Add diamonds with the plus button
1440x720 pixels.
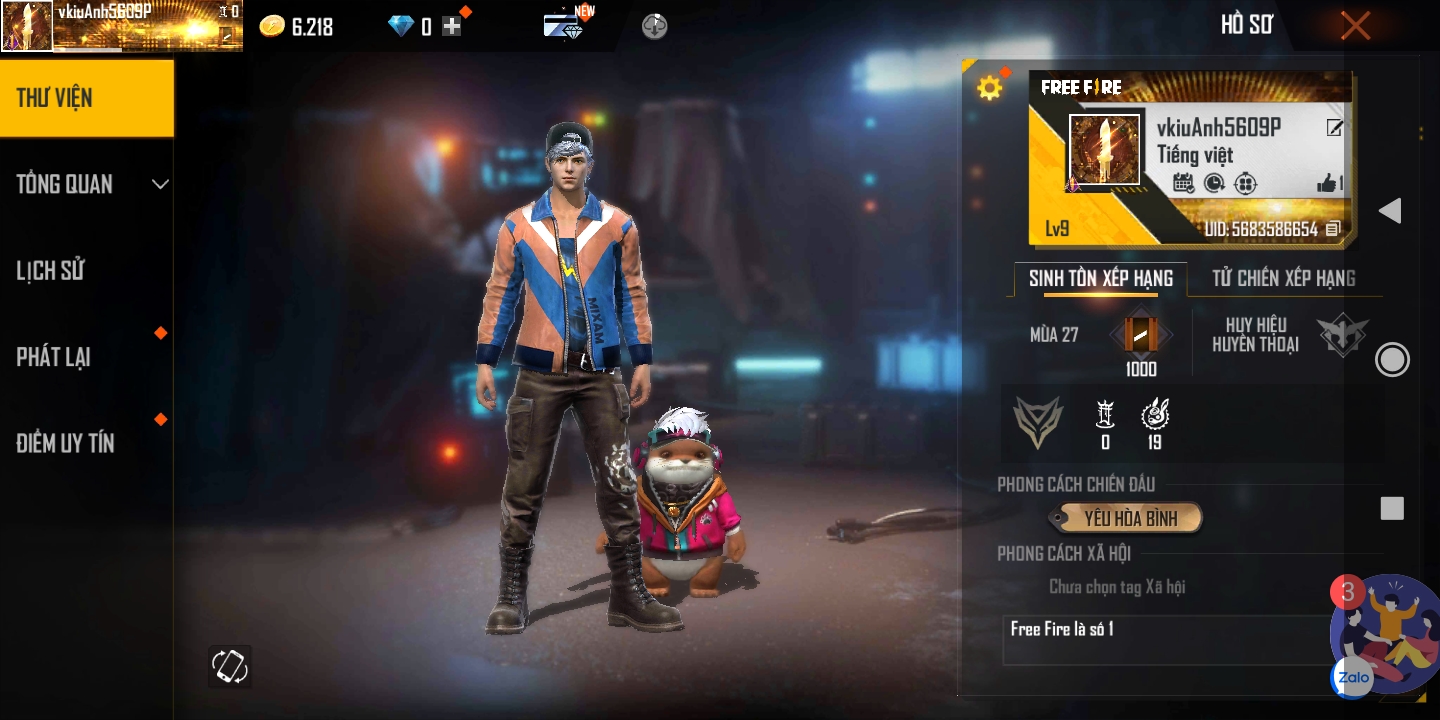point(452,27)
